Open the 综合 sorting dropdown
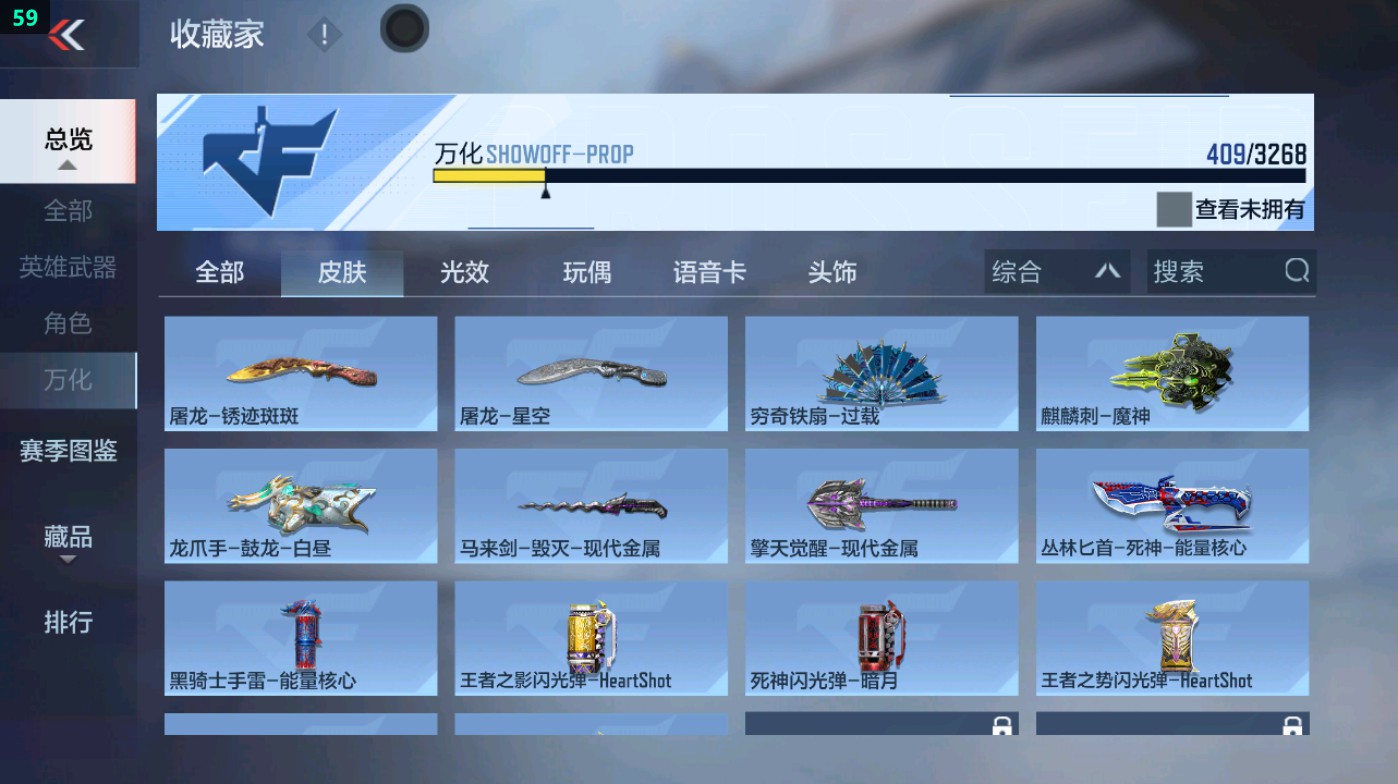This screenshot has height=784, width=1398. pyautogui.click(x=1055, y=271)
